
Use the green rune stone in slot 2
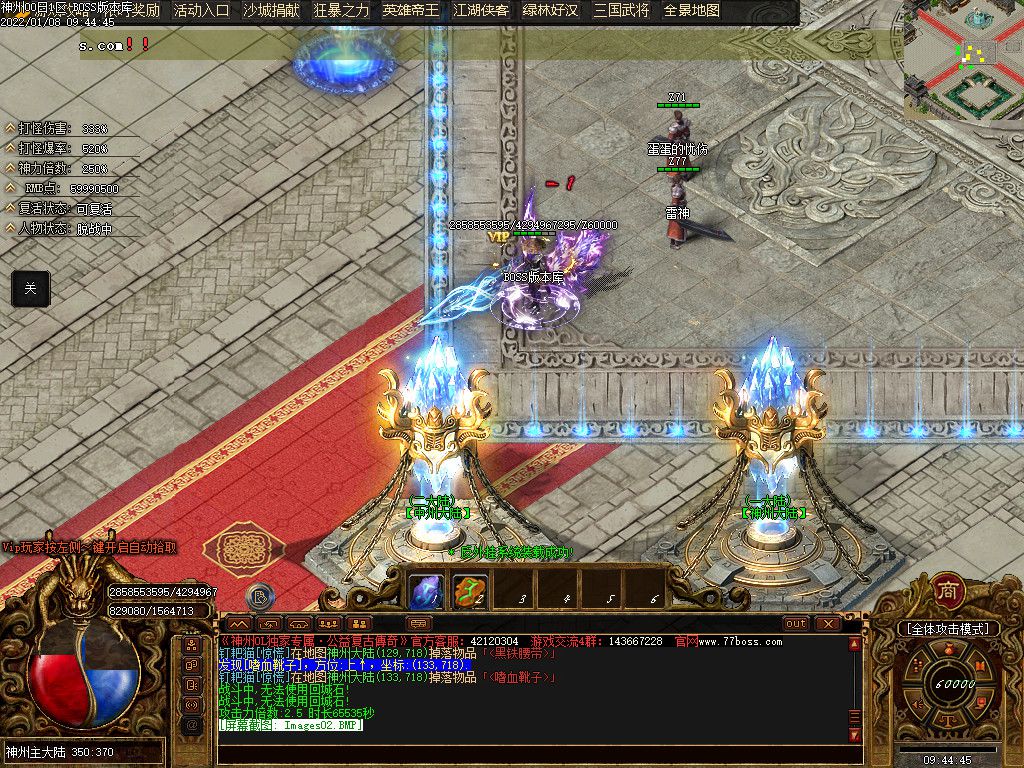[470, 592]
